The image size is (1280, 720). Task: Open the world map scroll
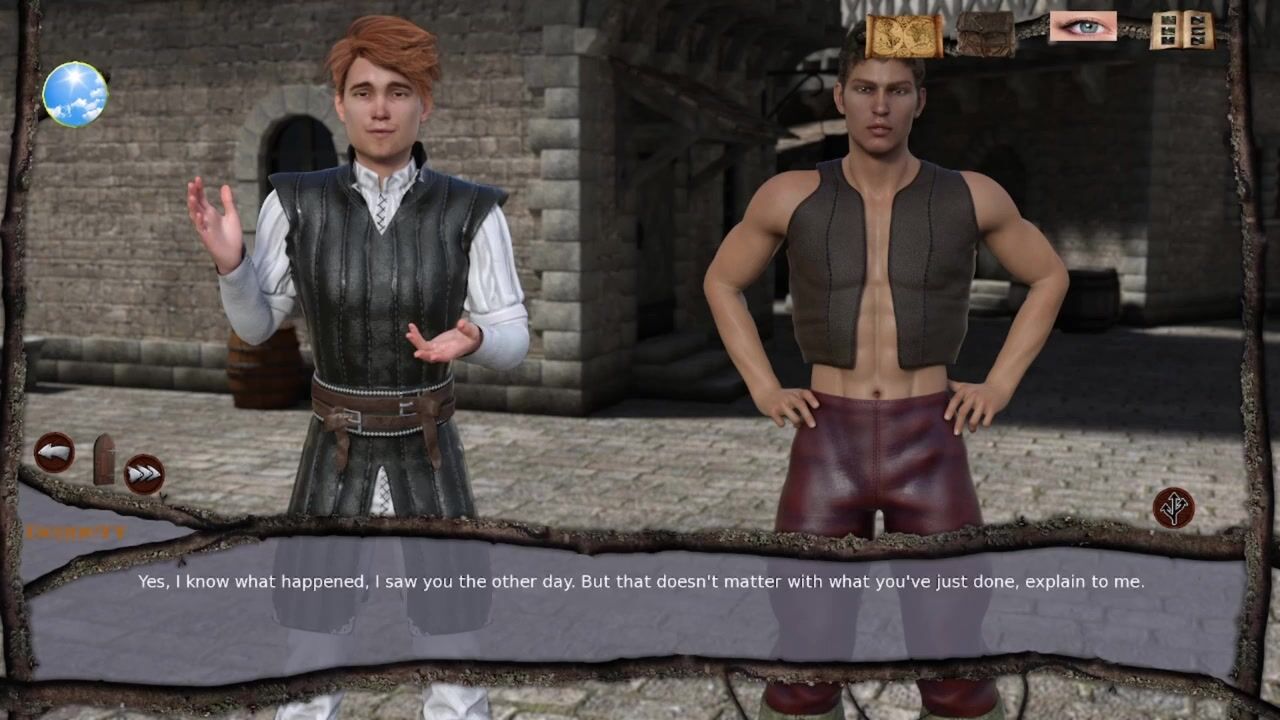903,34
